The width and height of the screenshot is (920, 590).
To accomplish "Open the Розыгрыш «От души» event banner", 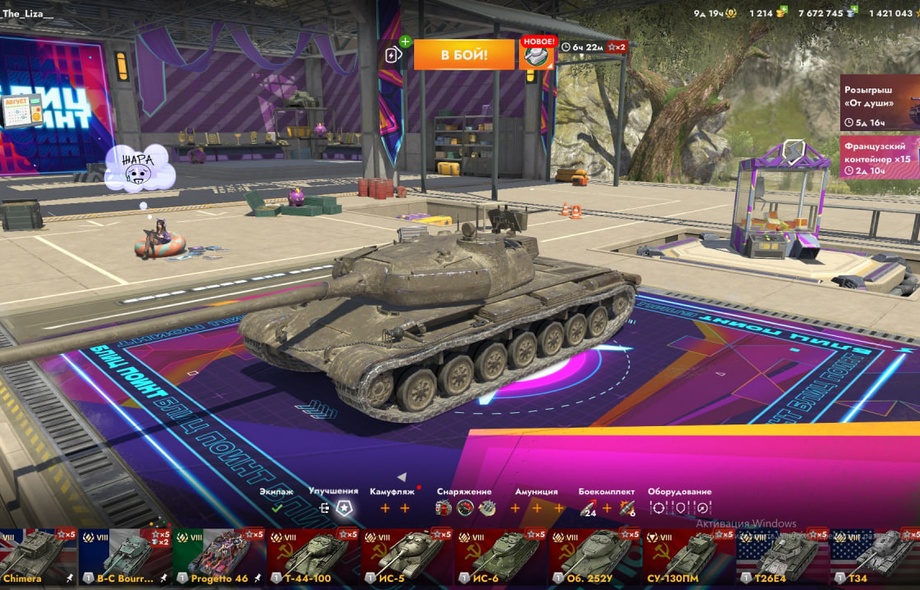I will point(879,102).
